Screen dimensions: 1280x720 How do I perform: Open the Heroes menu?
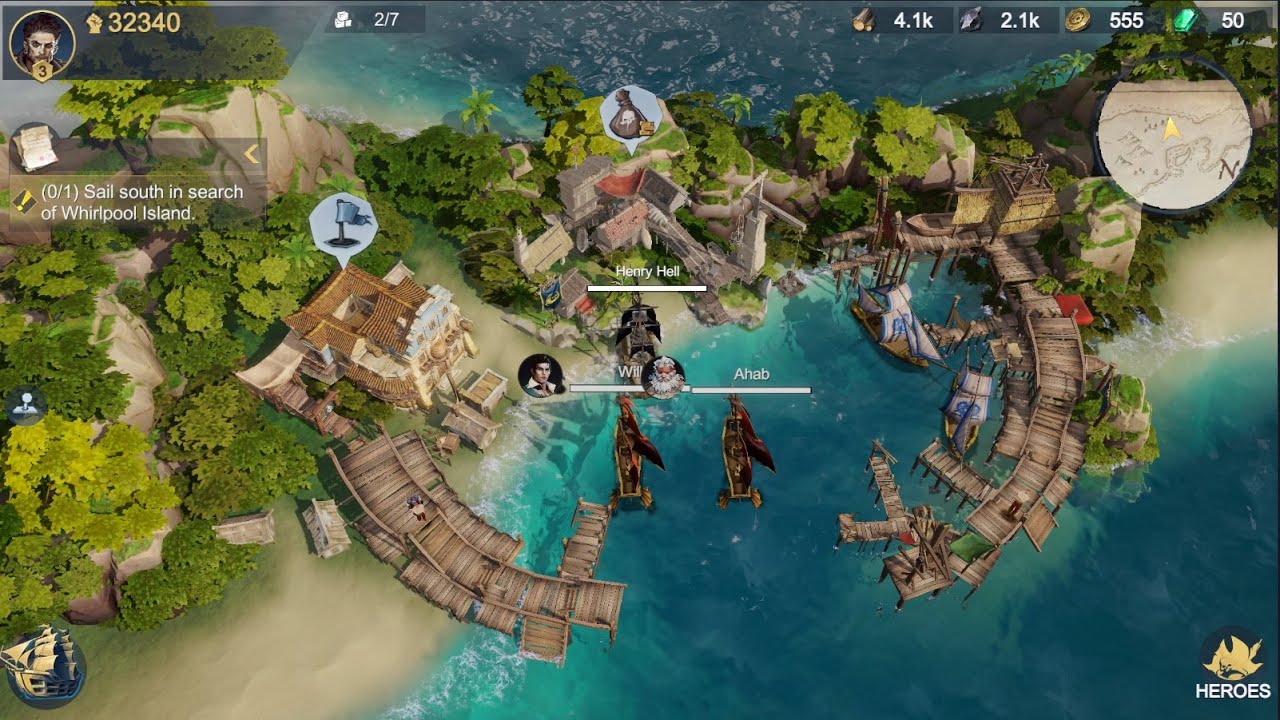click(x=1232, y=664)
